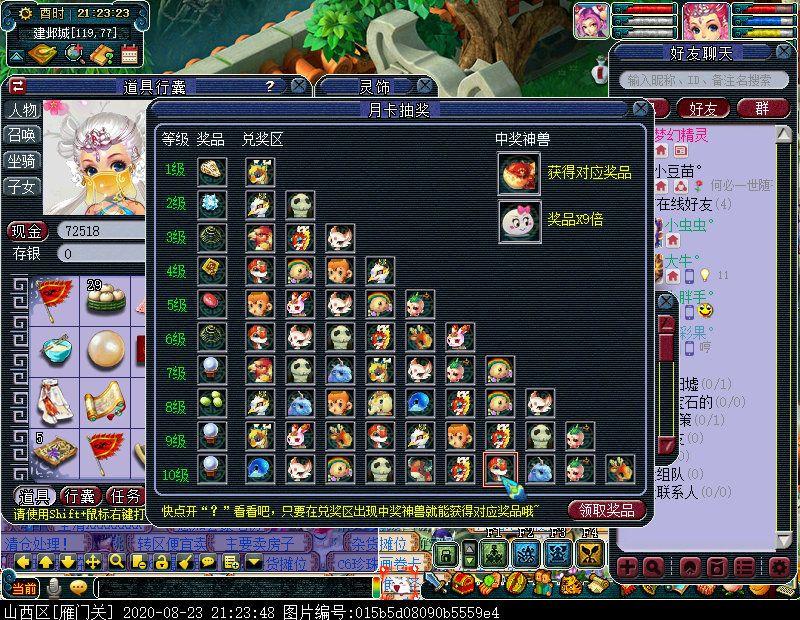800x620 pixels.
Task: Switch to the 群 group tab
Action: click(x=762, y=108)
